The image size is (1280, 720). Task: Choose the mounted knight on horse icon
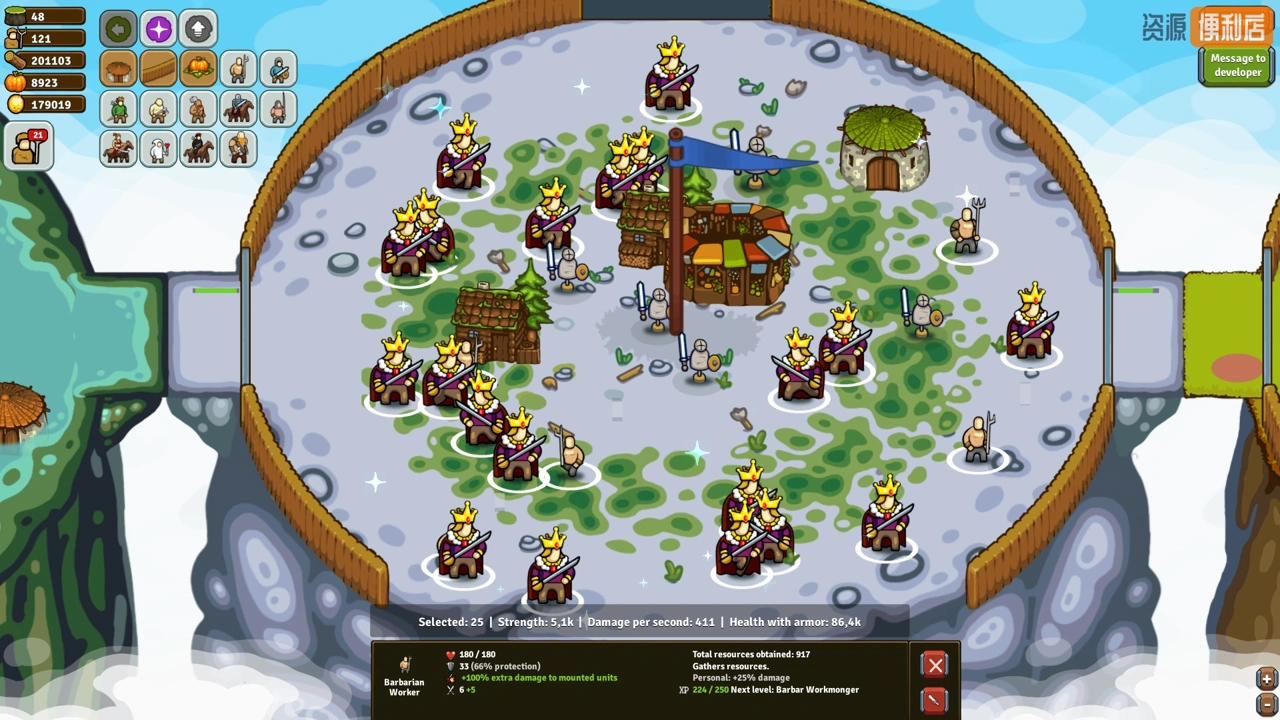(x=238, y=108)
